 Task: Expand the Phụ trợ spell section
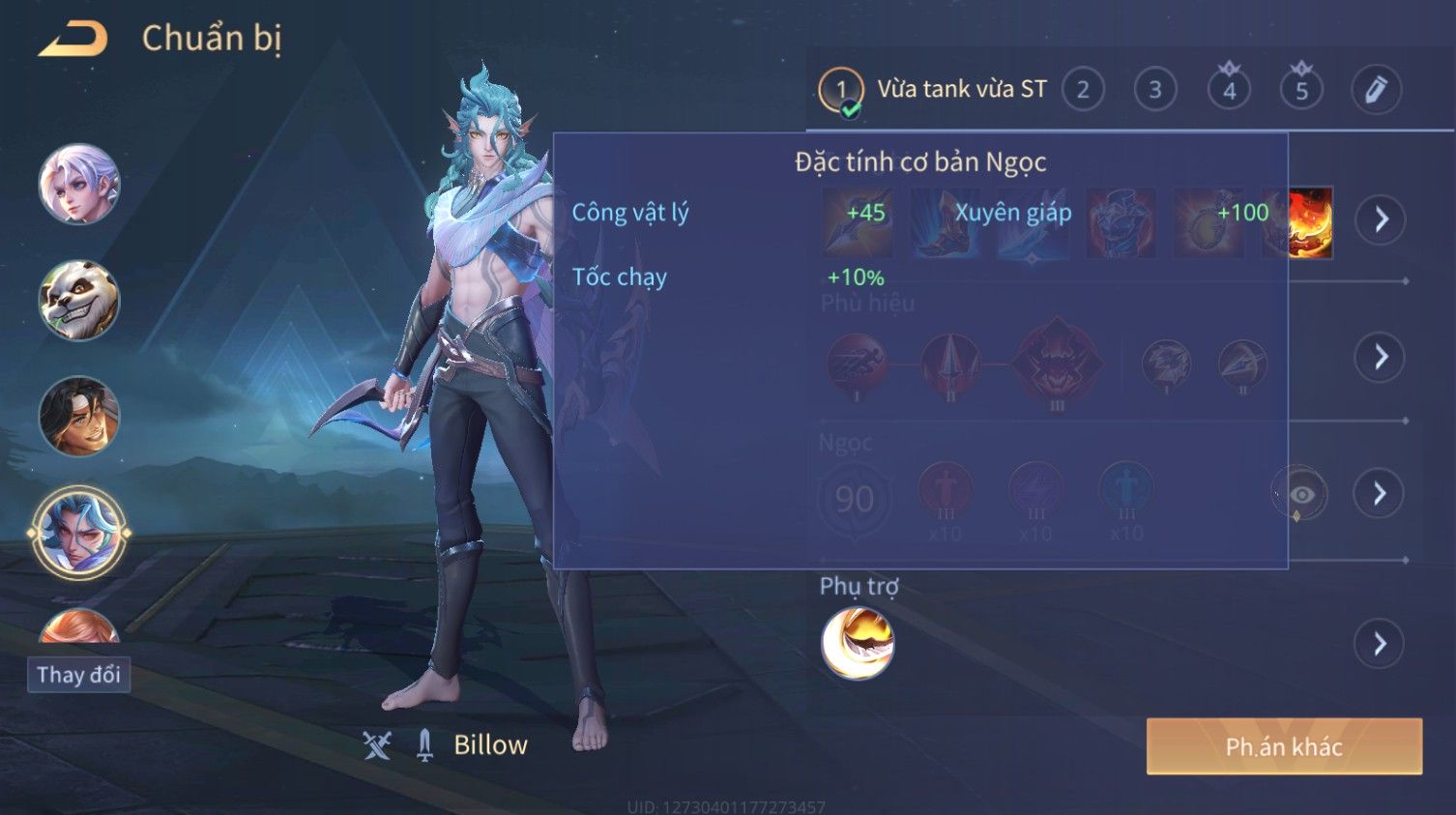(x=1381, y=644)
